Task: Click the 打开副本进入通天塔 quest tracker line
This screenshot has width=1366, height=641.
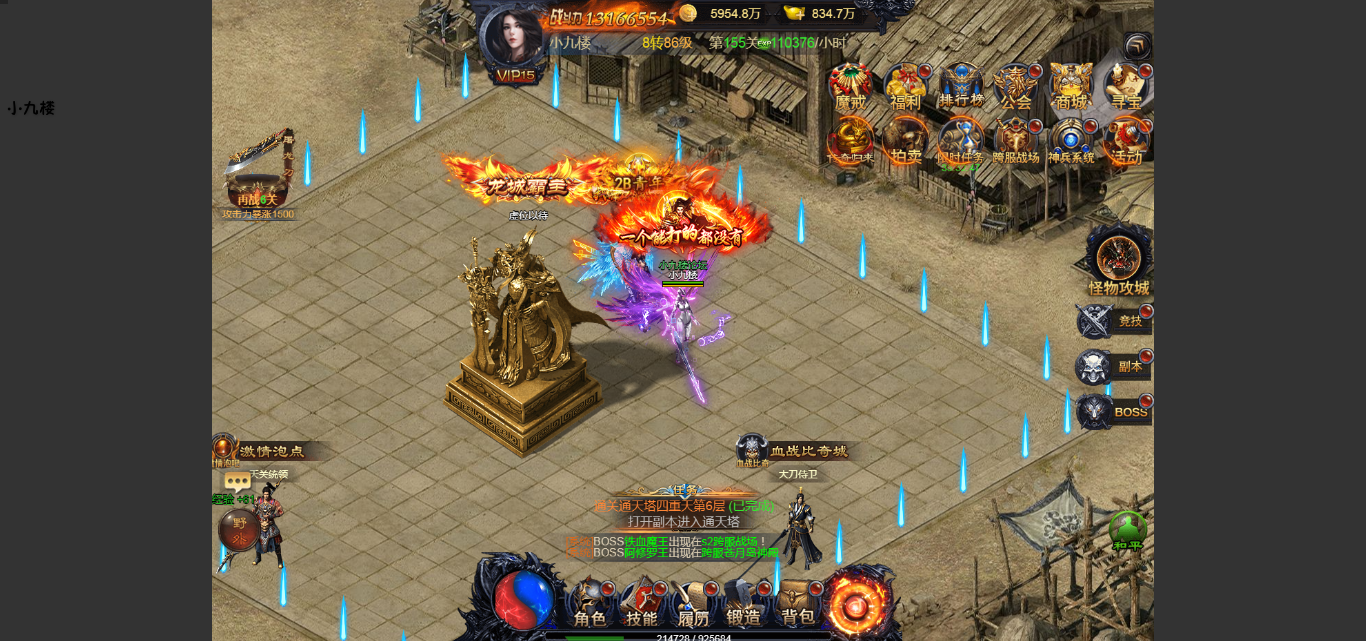Action: point(684,521)
